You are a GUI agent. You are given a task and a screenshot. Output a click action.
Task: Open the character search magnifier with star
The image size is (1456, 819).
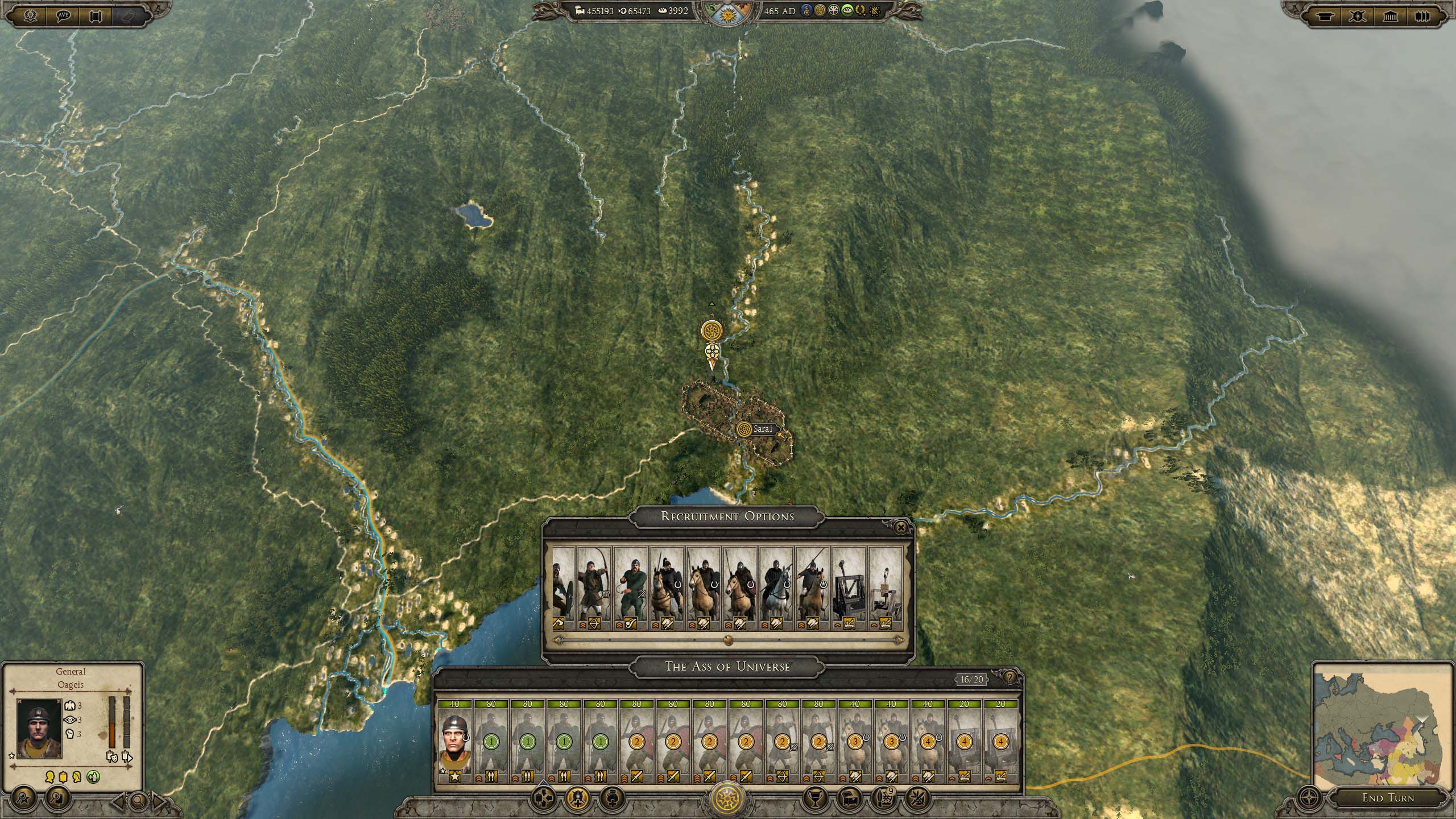tap(25, 799)
